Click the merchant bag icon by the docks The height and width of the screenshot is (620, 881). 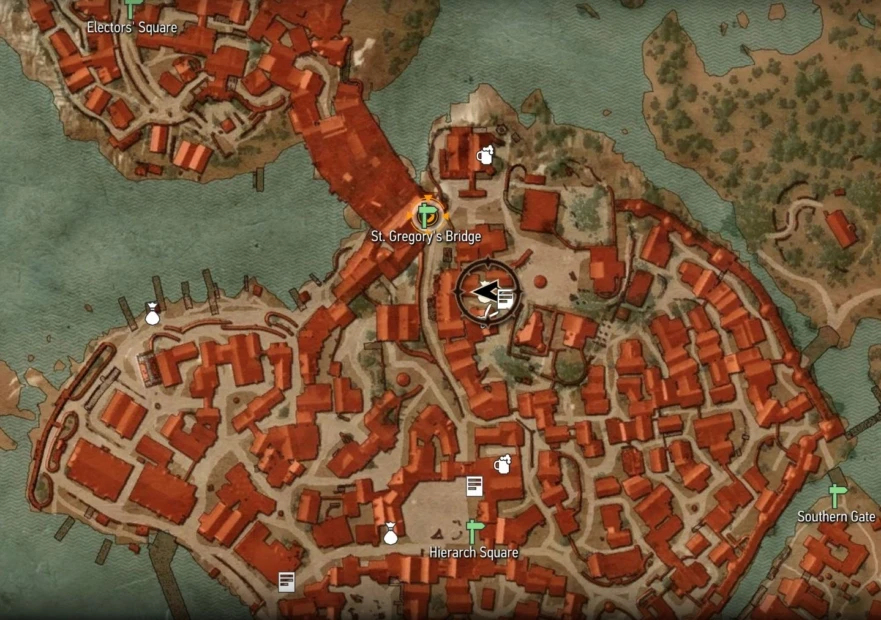click(x=152, y=315)
